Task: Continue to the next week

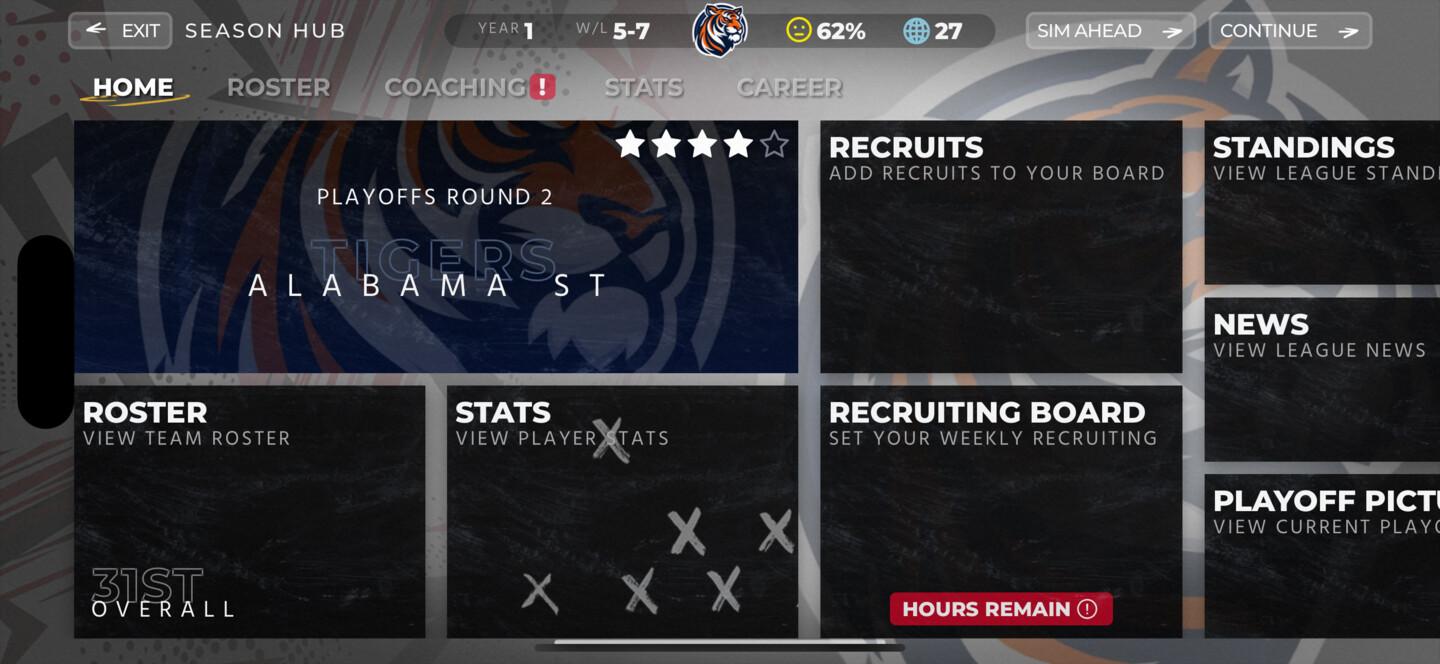Action: tap(1290, 31)
